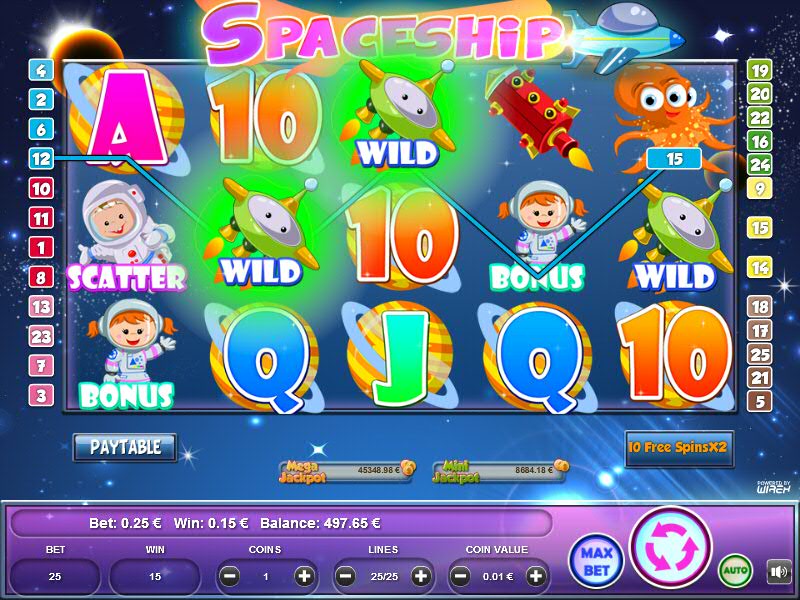Click the 10 Free Spins x2 banner
The height and width of the screenshot is (600, 800).
pyautogui.click(x=678, y=449)
